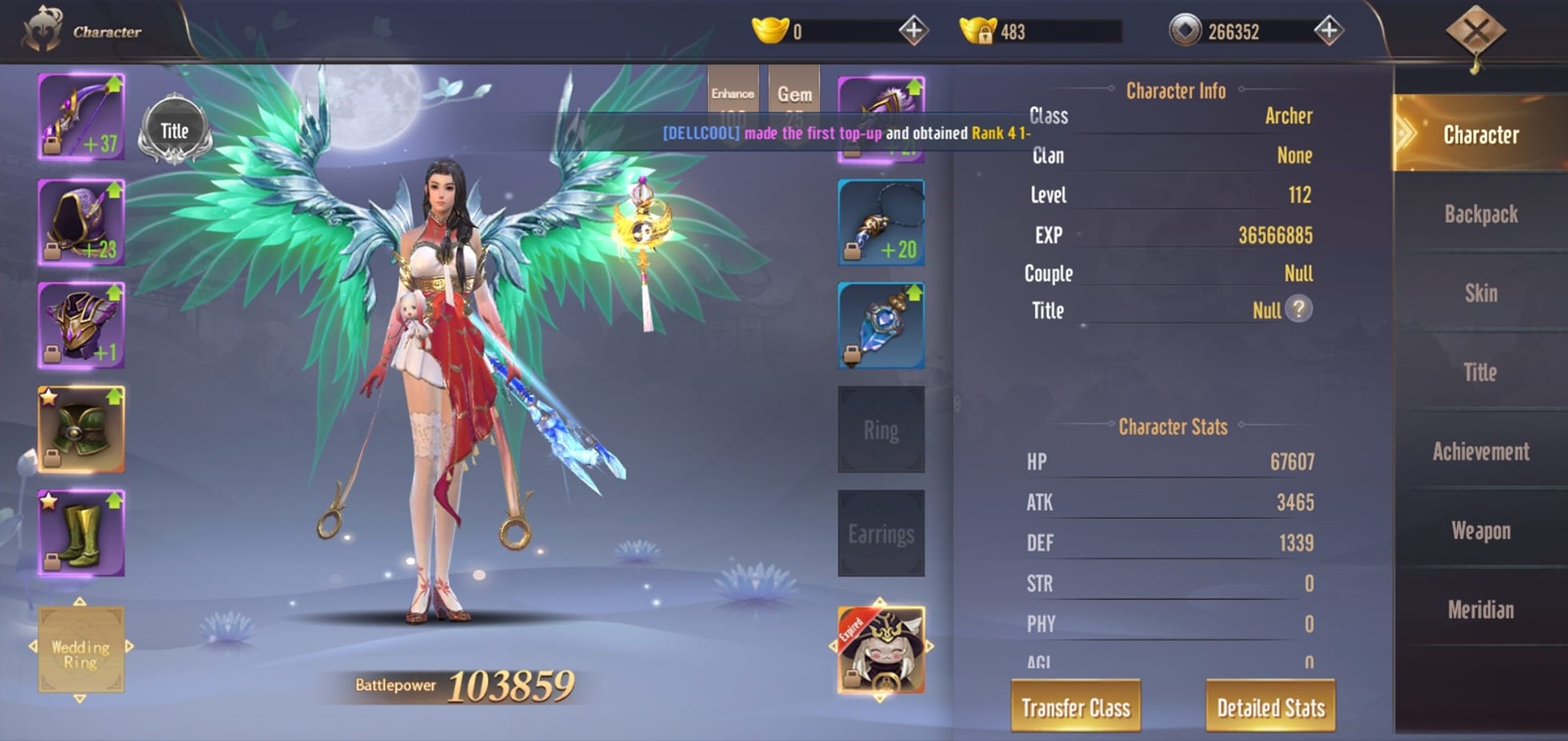Select the green belt equipment slot
Image resolution: width=1568 pixels, height=741 pixels.
click(x=81, y=429)
